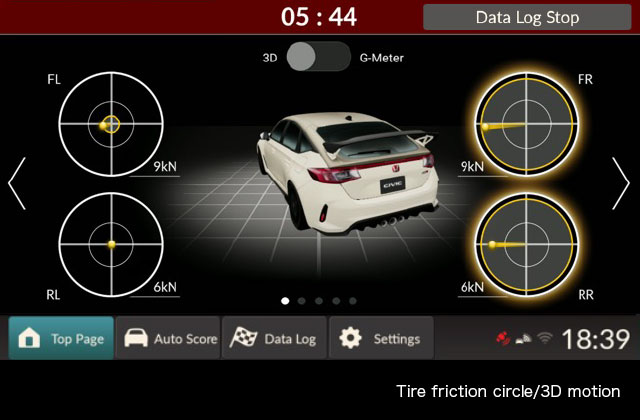Advance to the next page arrow

coord(621,183)
